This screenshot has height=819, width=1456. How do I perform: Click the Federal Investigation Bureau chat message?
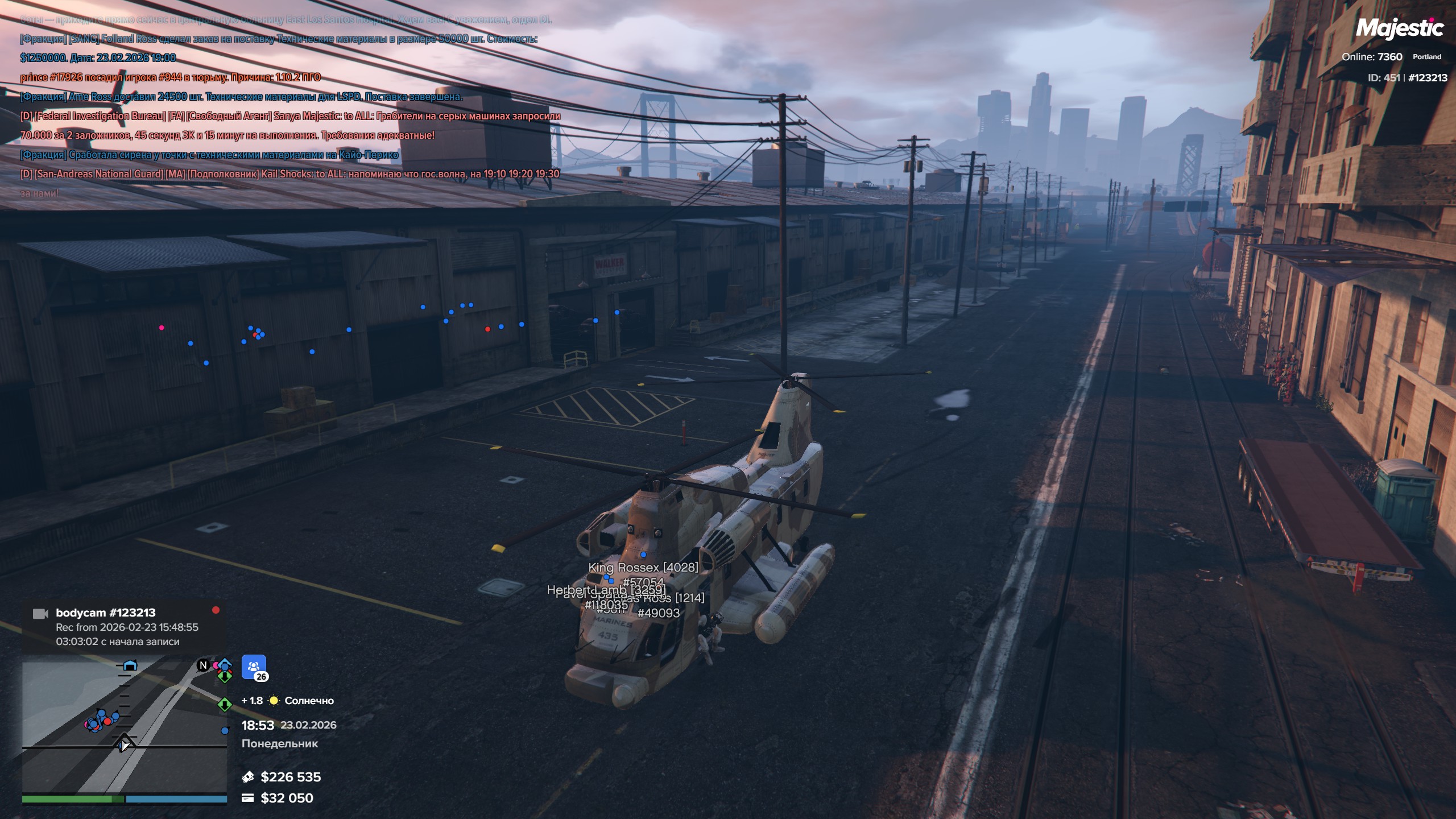pyautogui.click(x=289, y=116)
